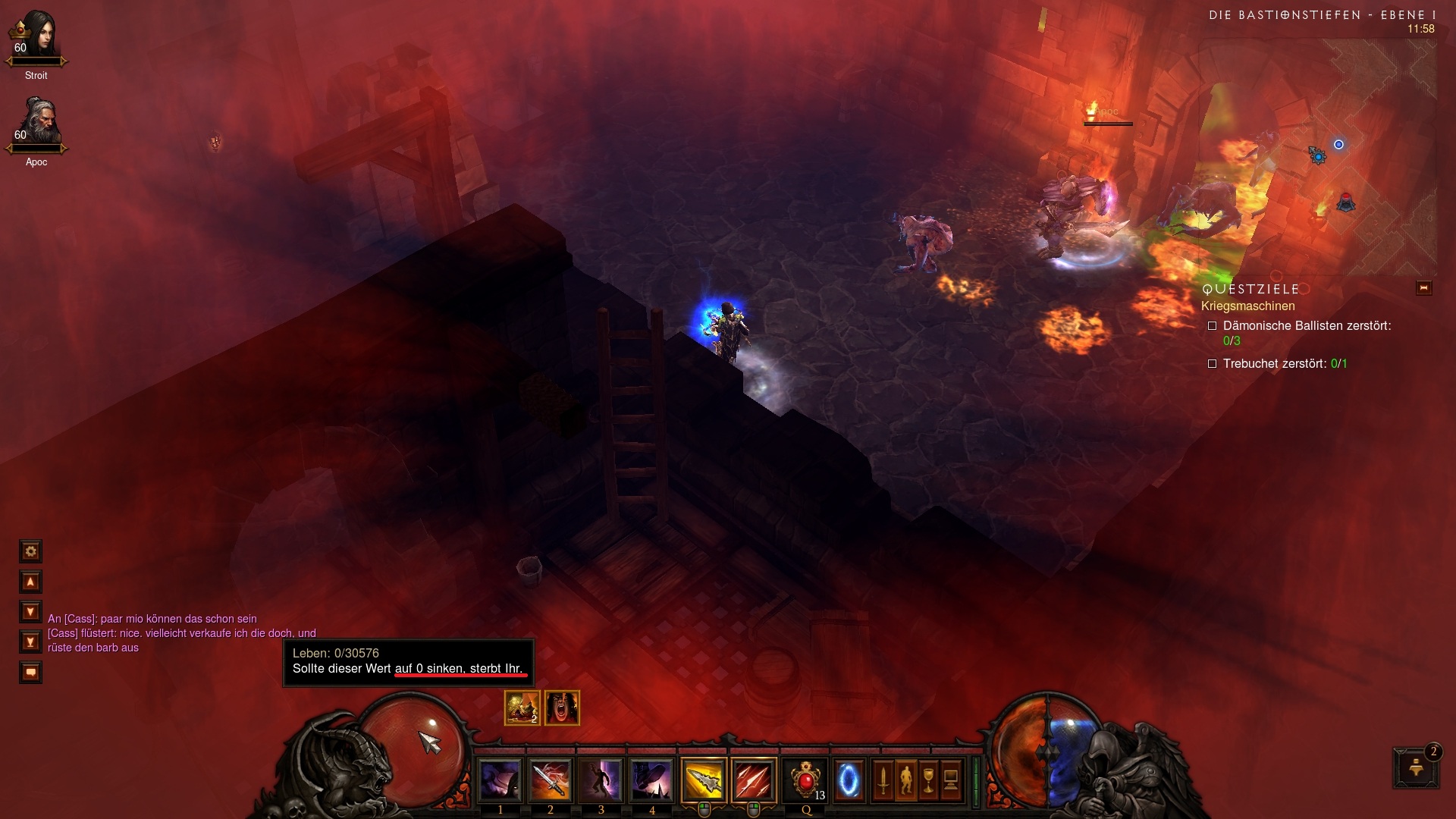Select the Stroit party portrait
This screenshot has width=1456, height=819.
[x=36, y=38]
